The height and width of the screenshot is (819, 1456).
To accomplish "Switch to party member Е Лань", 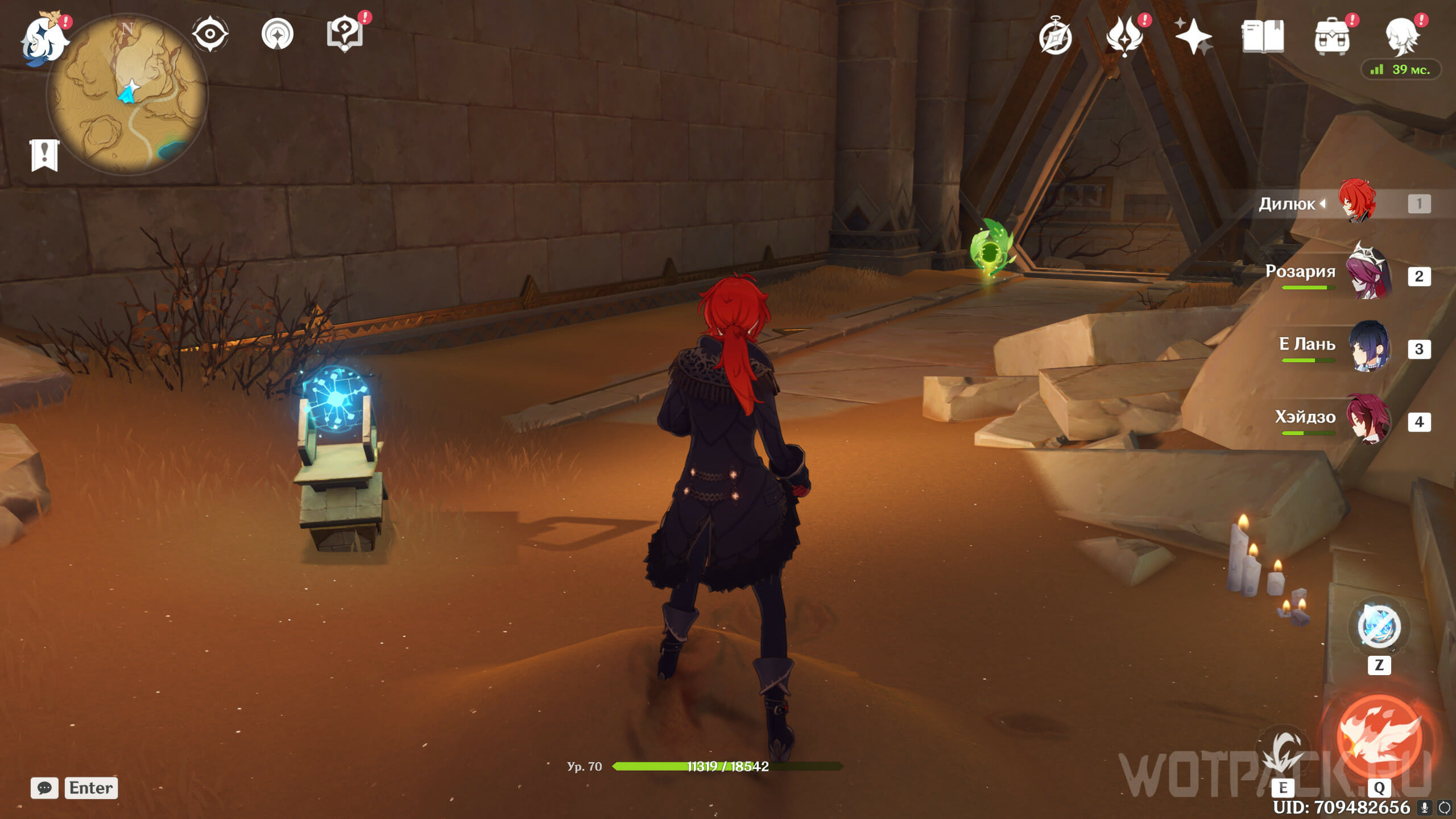I will click(1368, 347).
